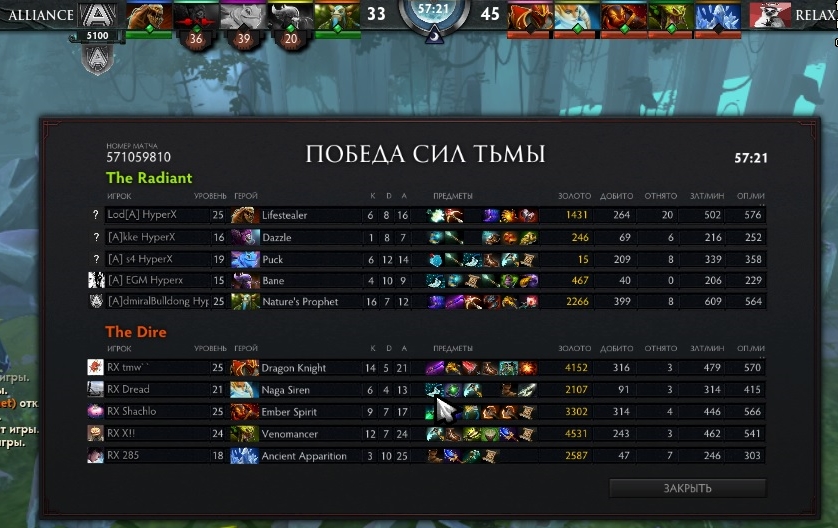
Task: Click the Lifestealer hero portrait icon
Action: [244, 215]
